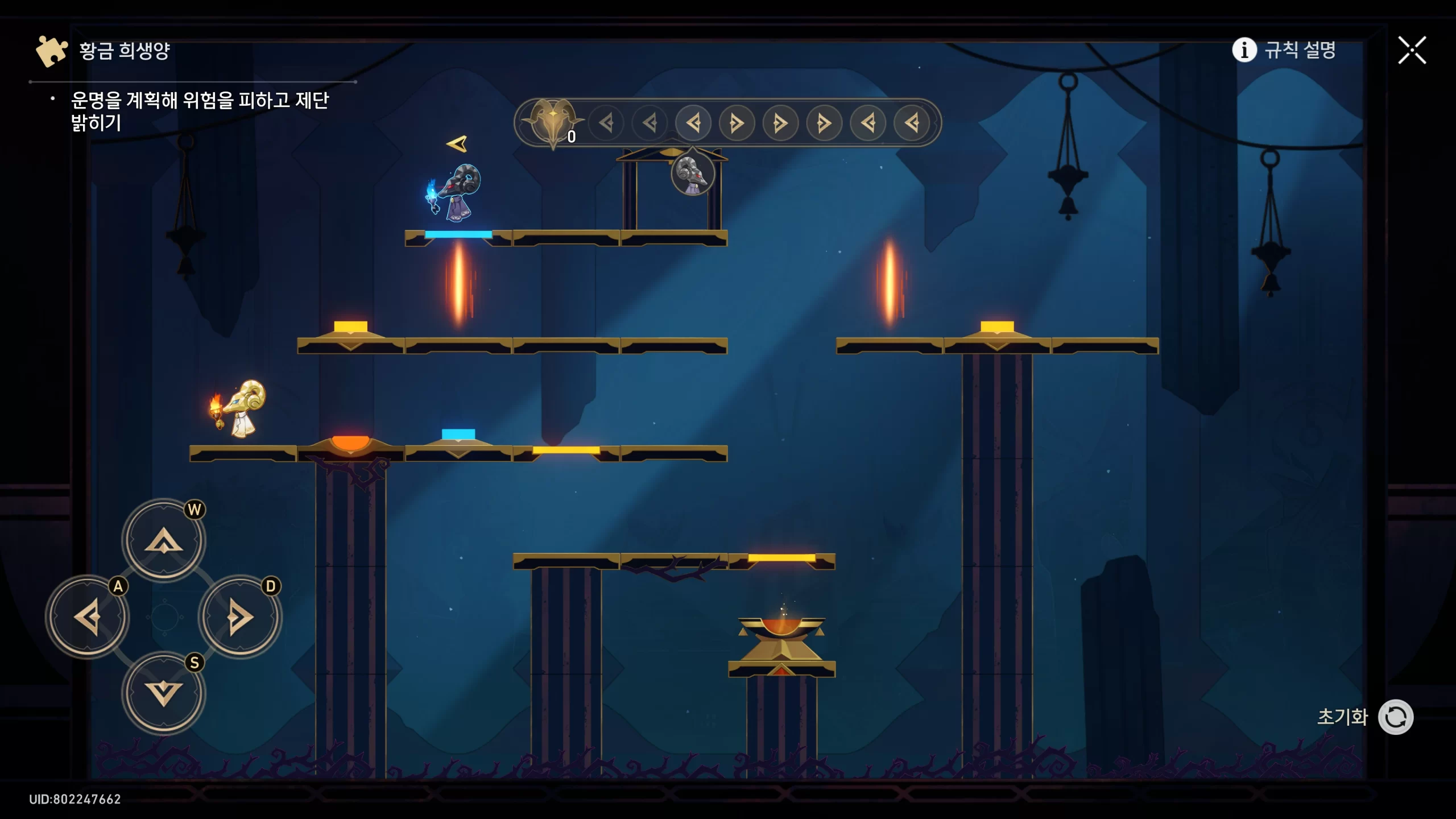This screenshot has height=819, width=1456.
Task: Move right with the D arrow button
Action: coord(239,617)
